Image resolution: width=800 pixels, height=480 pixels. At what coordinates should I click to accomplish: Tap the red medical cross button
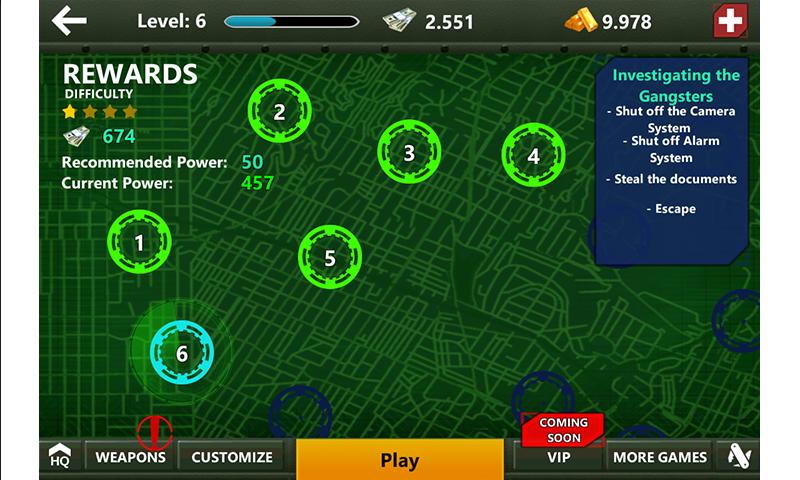click(731, 21)
